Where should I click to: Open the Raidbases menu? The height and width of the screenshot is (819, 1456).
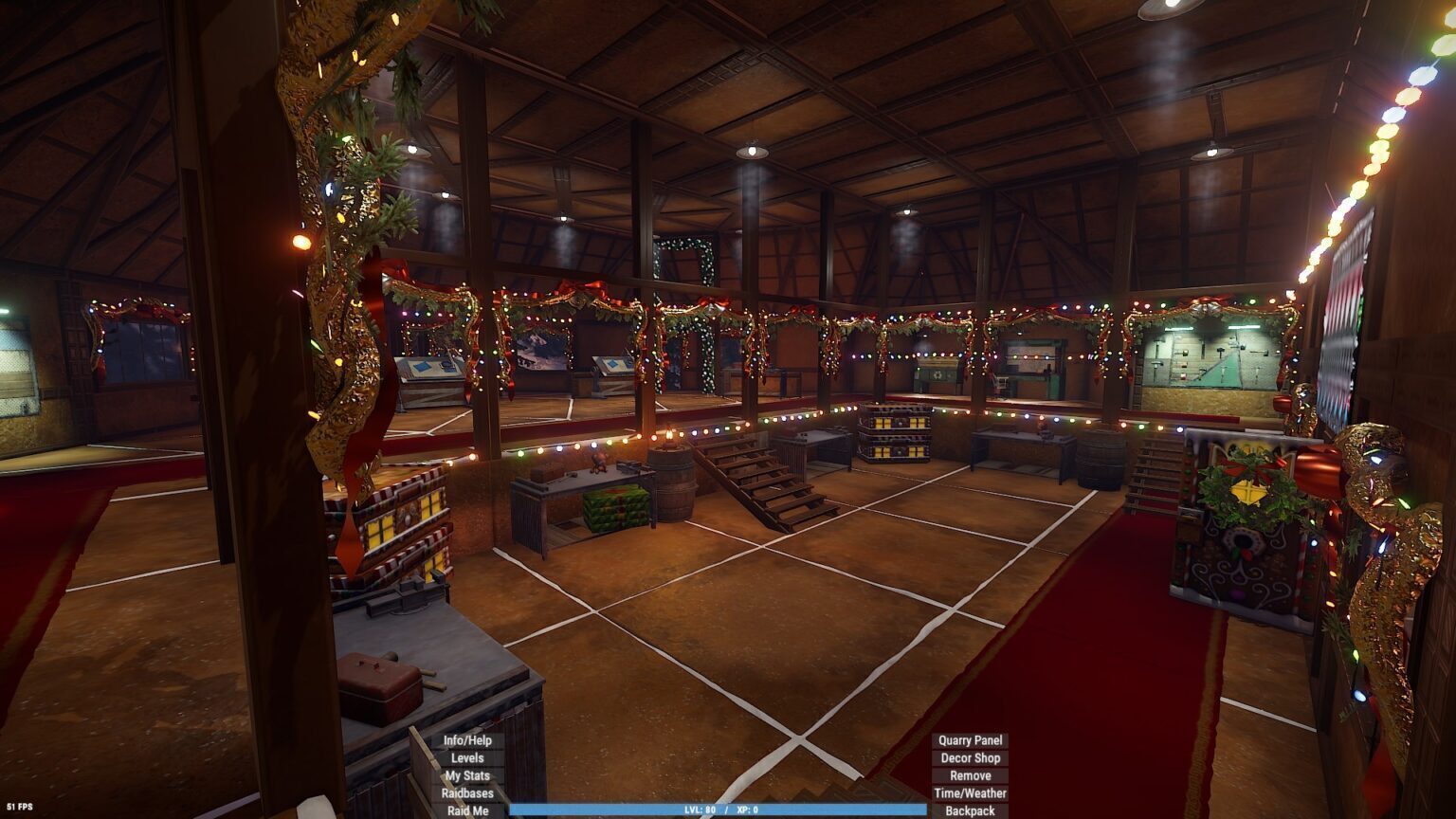click(x=467, y=793)
